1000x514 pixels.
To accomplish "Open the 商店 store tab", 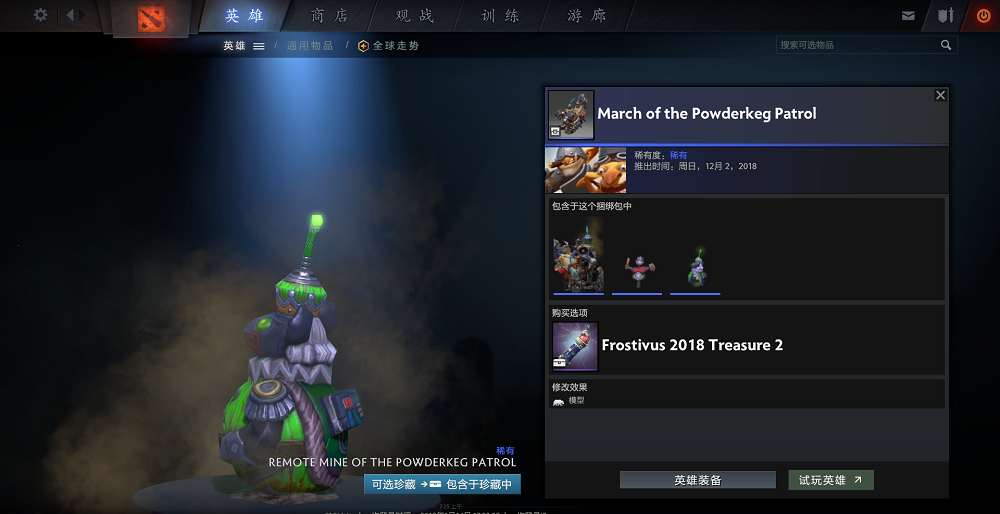I will [331, 16].
